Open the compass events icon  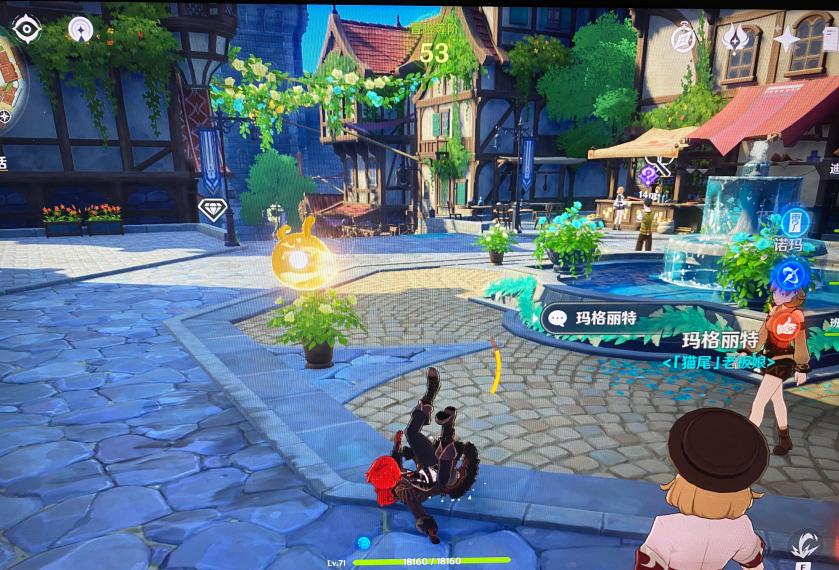684,38
